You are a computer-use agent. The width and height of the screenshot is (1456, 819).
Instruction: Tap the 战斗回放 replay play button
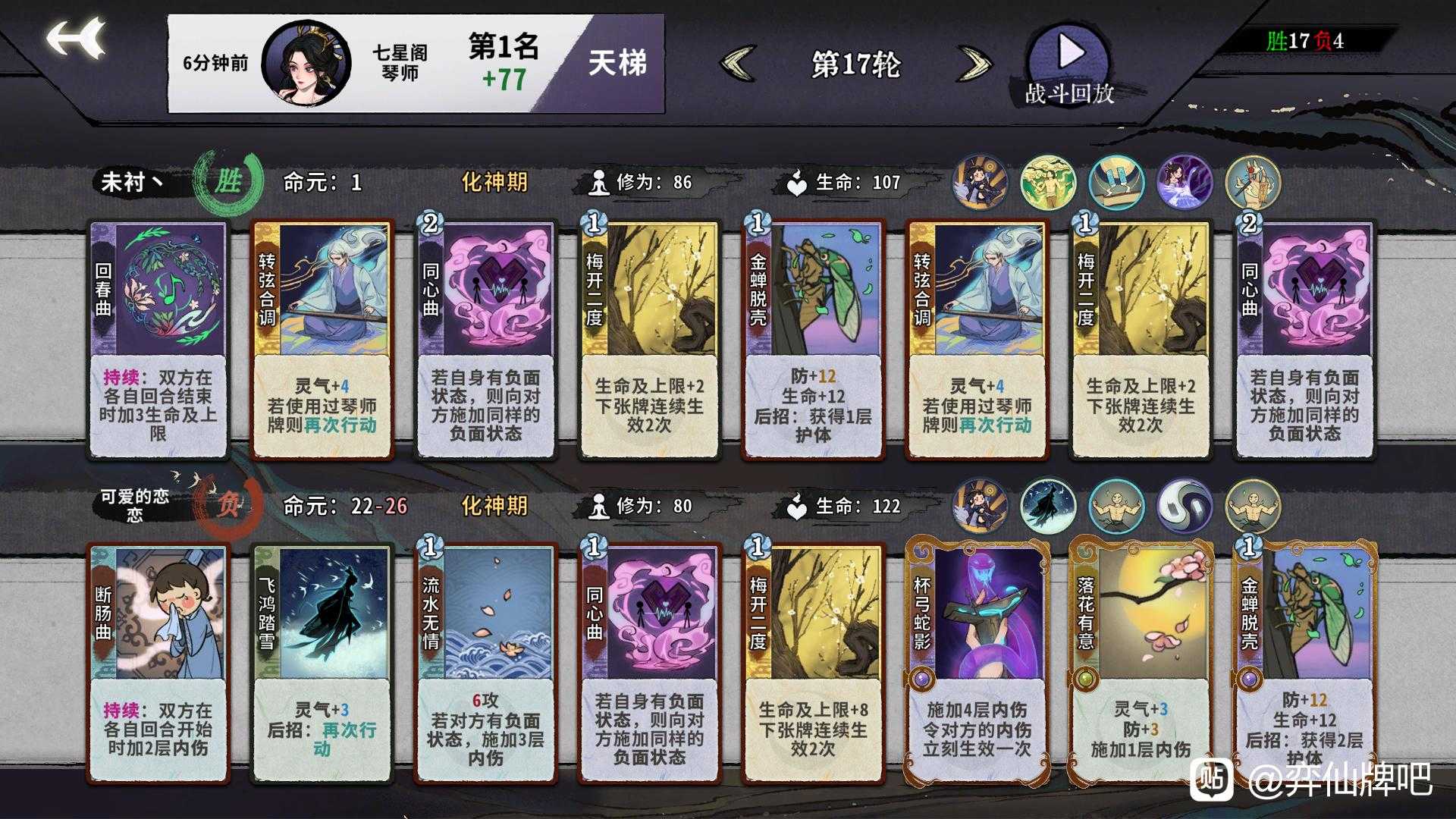pos(1070,57)
